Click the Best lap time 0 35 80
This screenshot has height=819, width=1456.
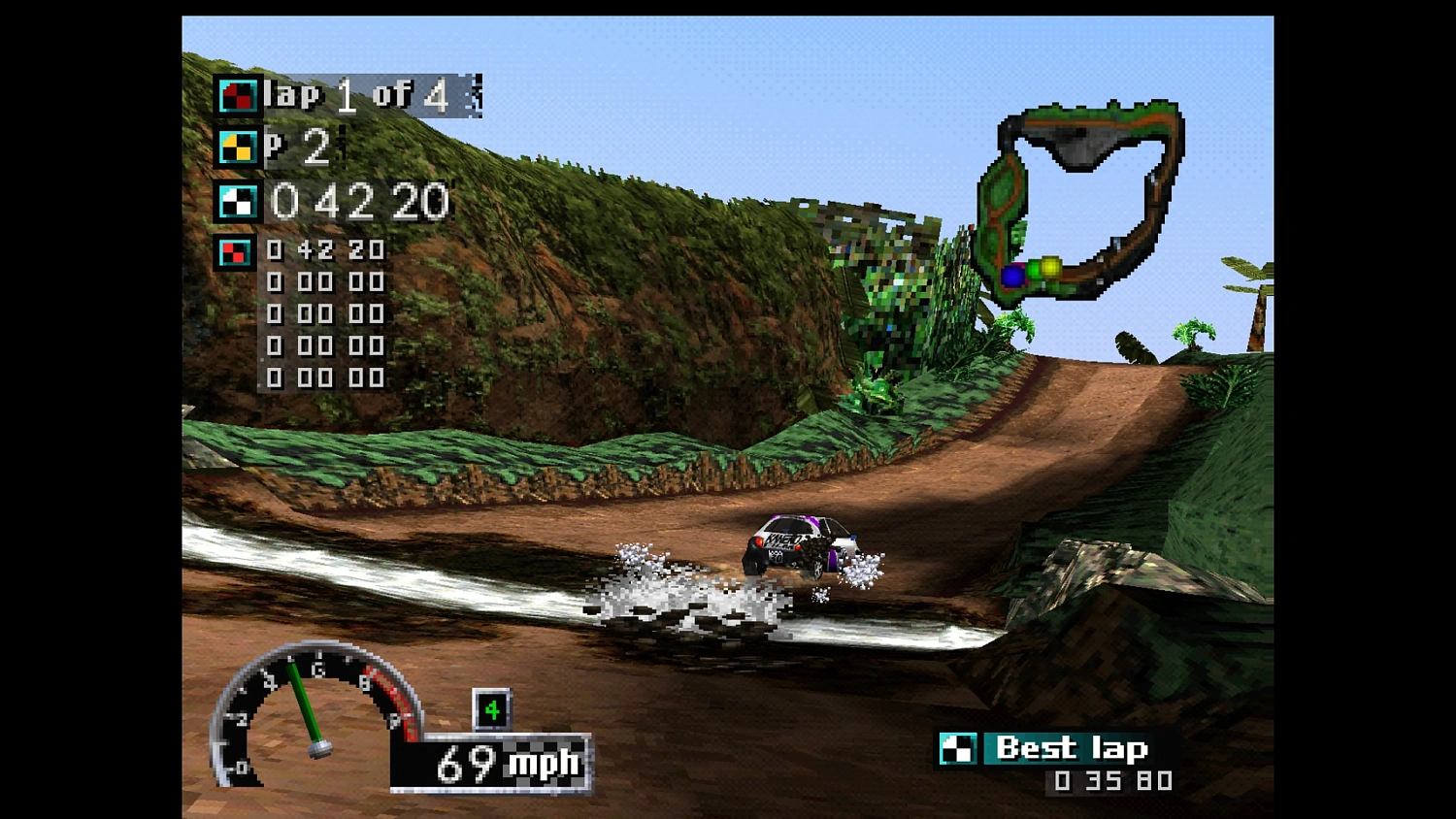click(1112, 780)
